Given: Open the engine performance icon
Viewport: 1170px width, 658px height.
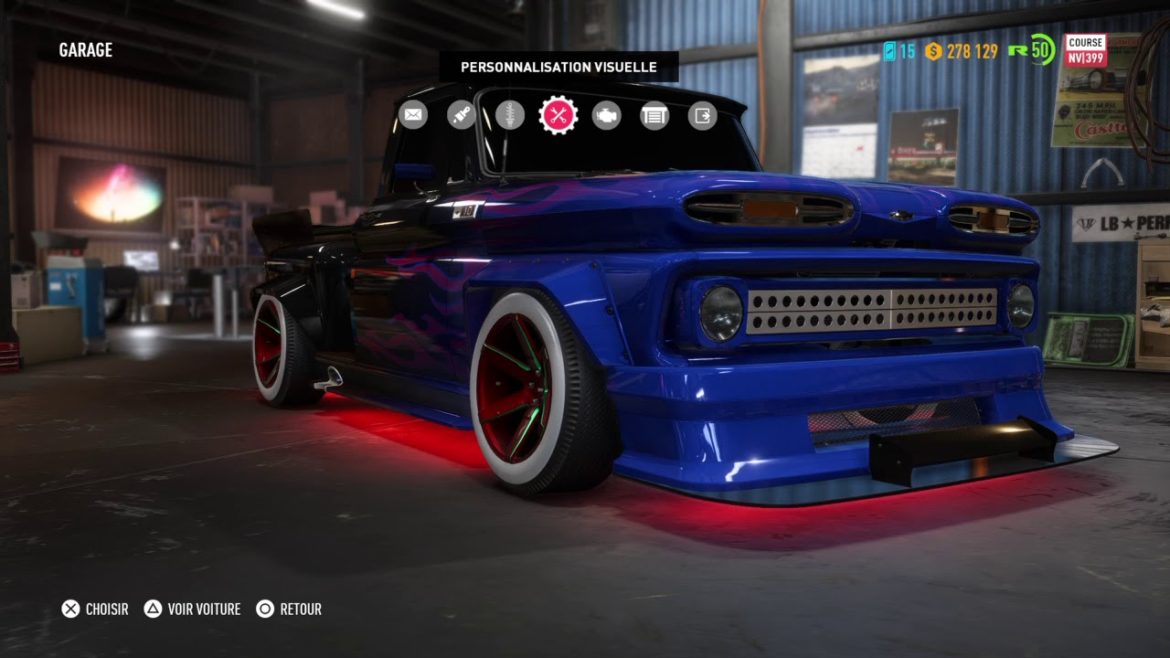Looking at the screenshot, I should coord(606,115).
